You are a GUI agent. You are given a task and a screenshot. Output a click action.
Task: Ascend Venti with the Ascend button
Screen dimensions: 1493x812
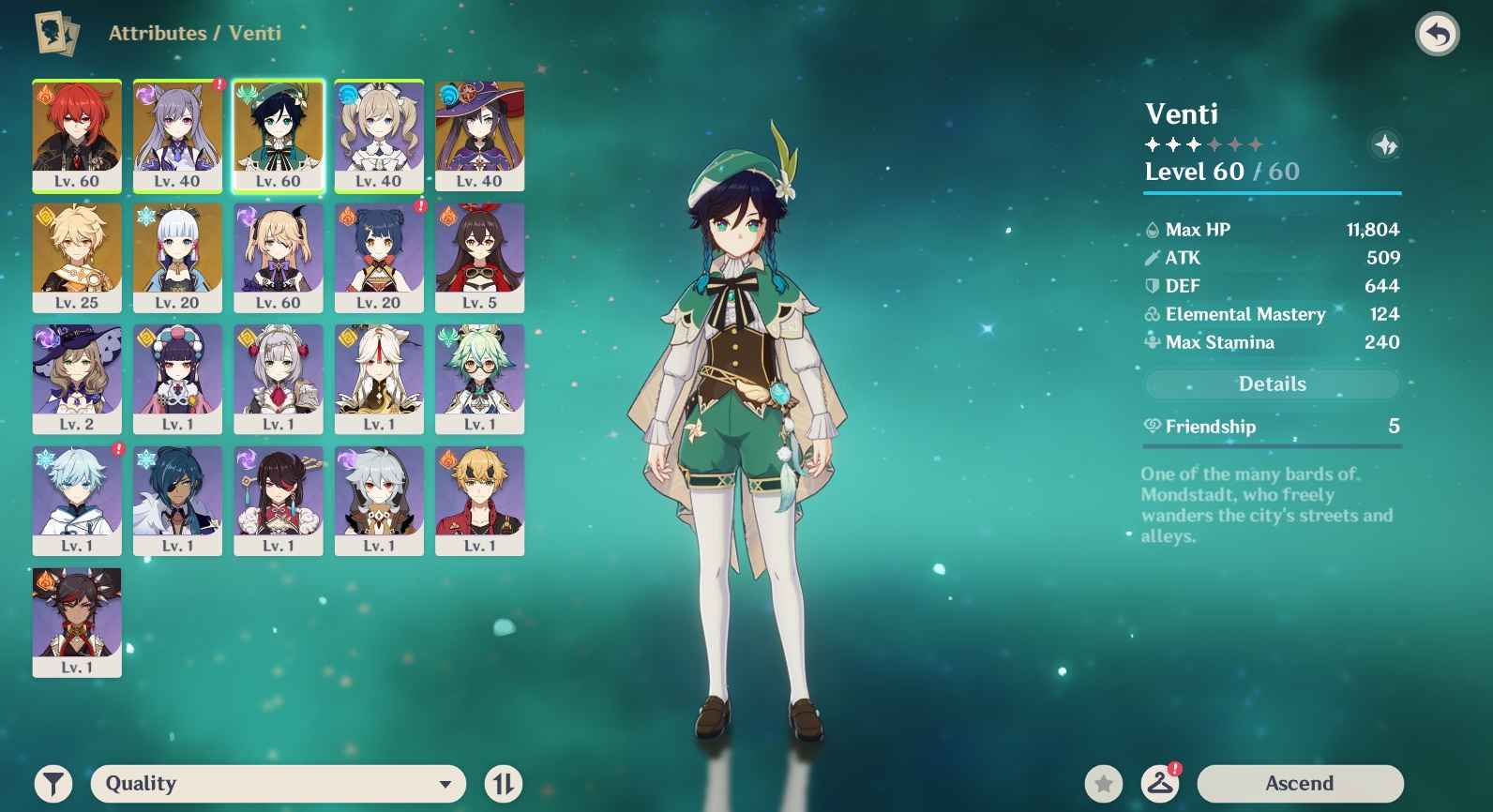(x=1299, y=783)
